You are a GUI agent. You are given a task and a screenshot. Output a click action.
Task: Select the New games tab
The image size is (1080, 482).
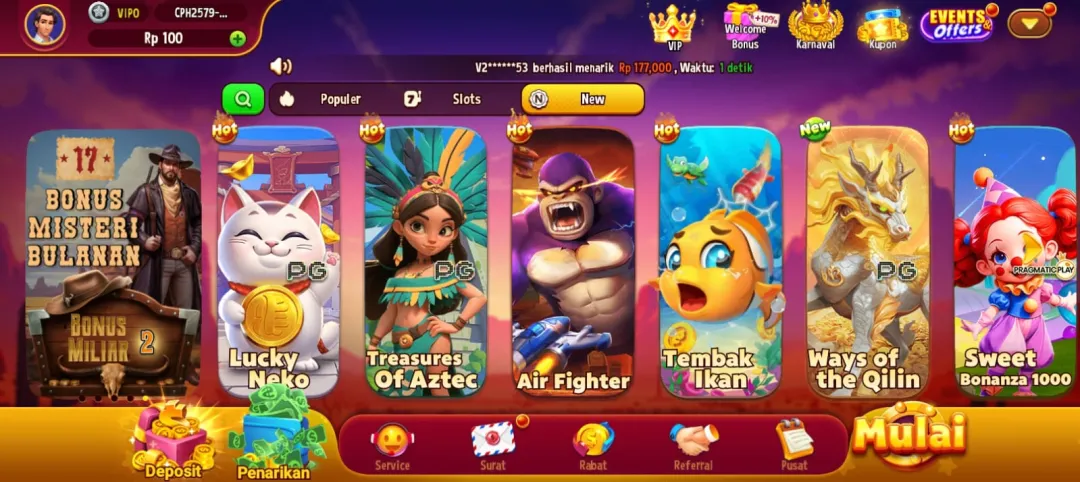582,99
